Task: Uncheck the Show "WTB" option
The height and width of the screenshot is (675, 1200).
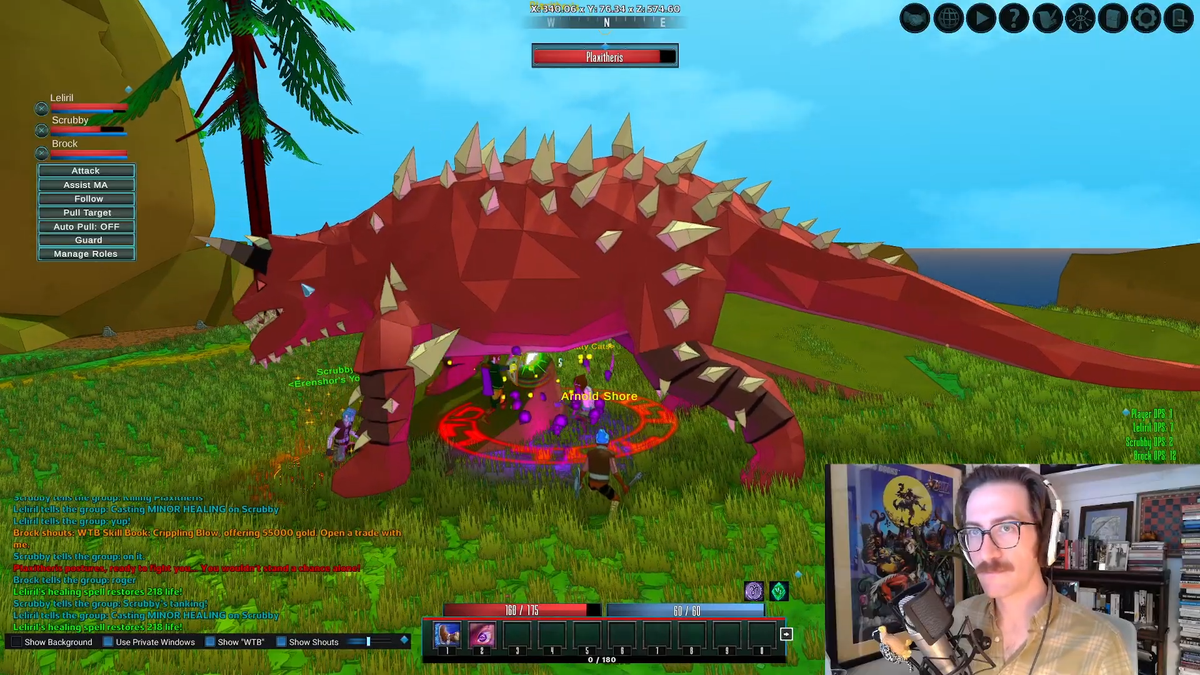Action: click(x=210, y=642)
